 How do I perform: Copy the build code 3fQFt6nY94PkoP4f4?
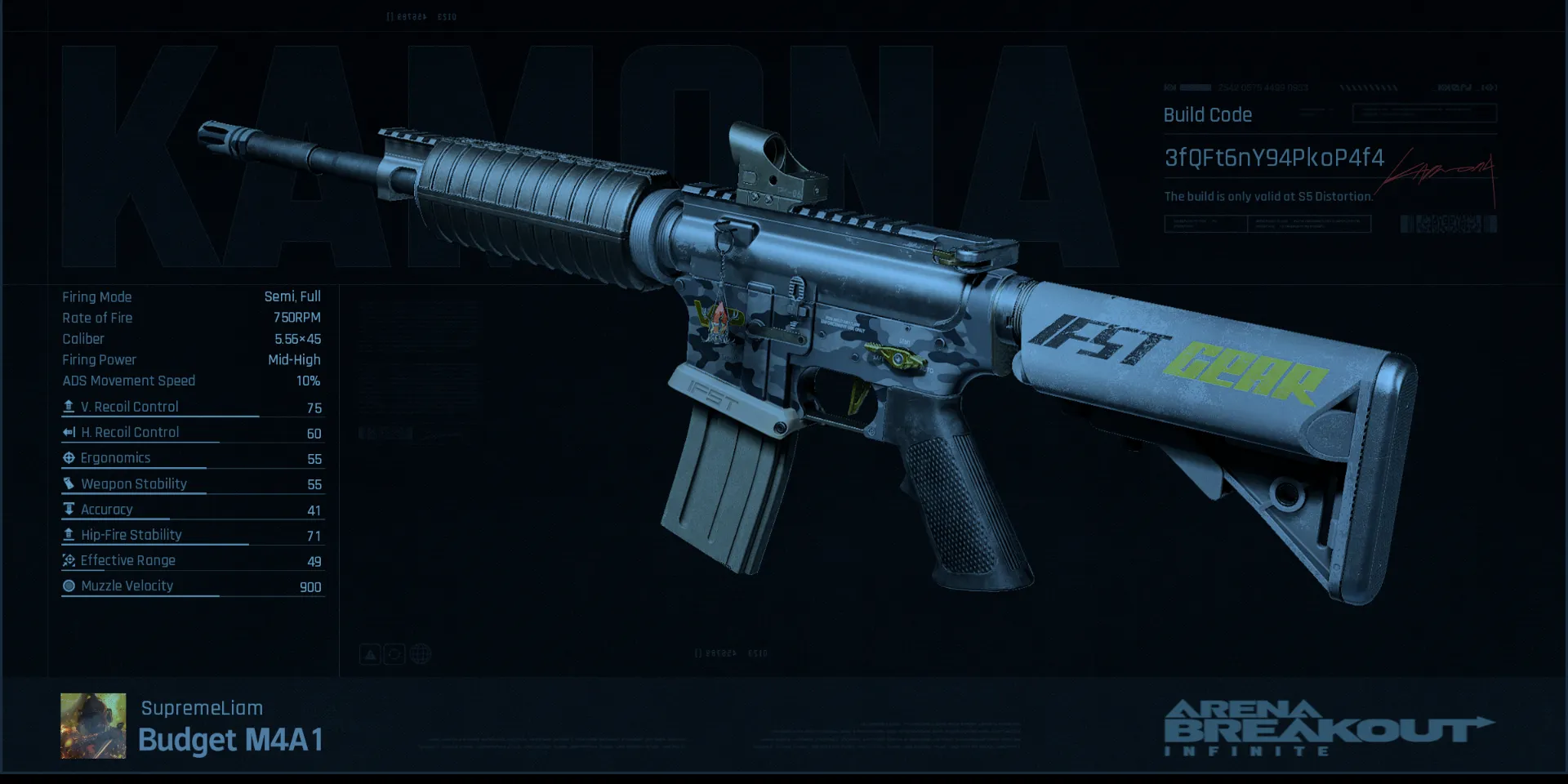(1274, 158)
